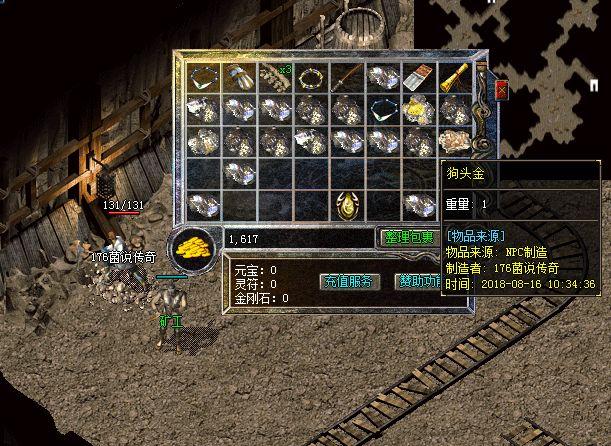Image resolution: width=611 pixels, height=446 pixels.
Task: Select the necklace in the first slot
Action: click(x=204, y=77)
